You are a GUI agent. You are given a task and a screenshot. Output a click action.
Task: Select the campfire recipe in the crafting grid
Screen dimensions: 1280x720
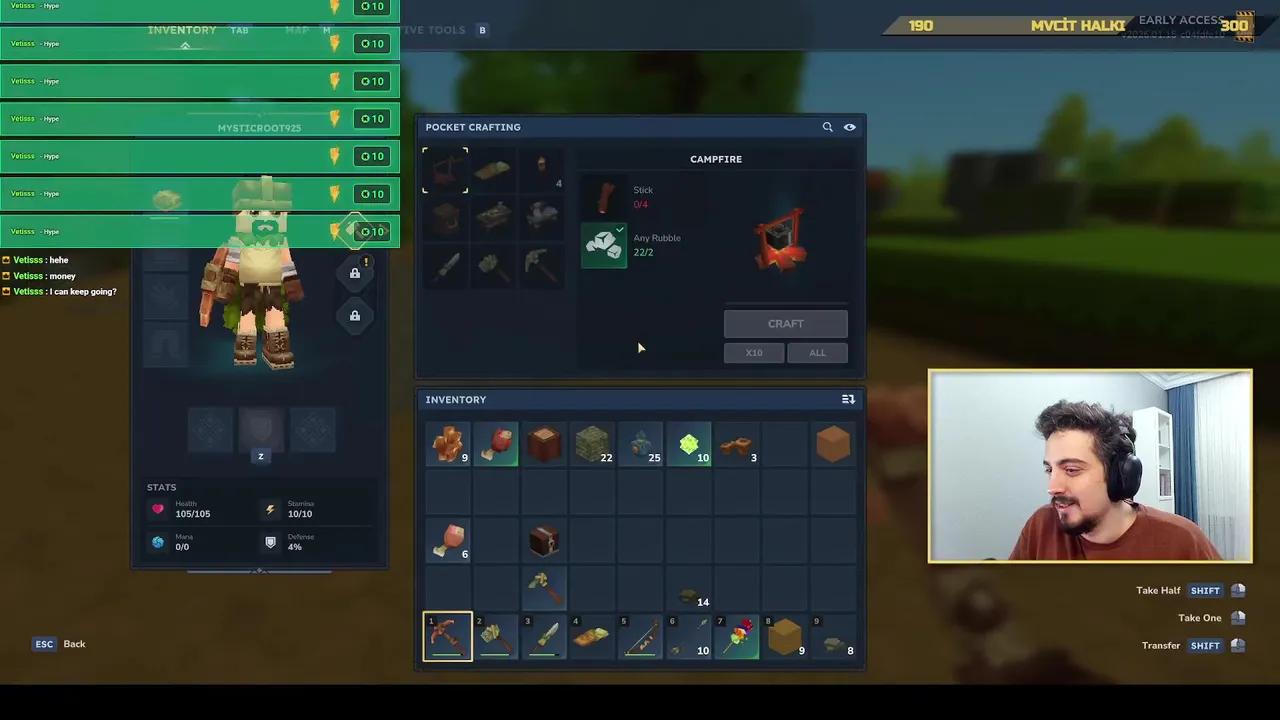(x=445, y=170)
